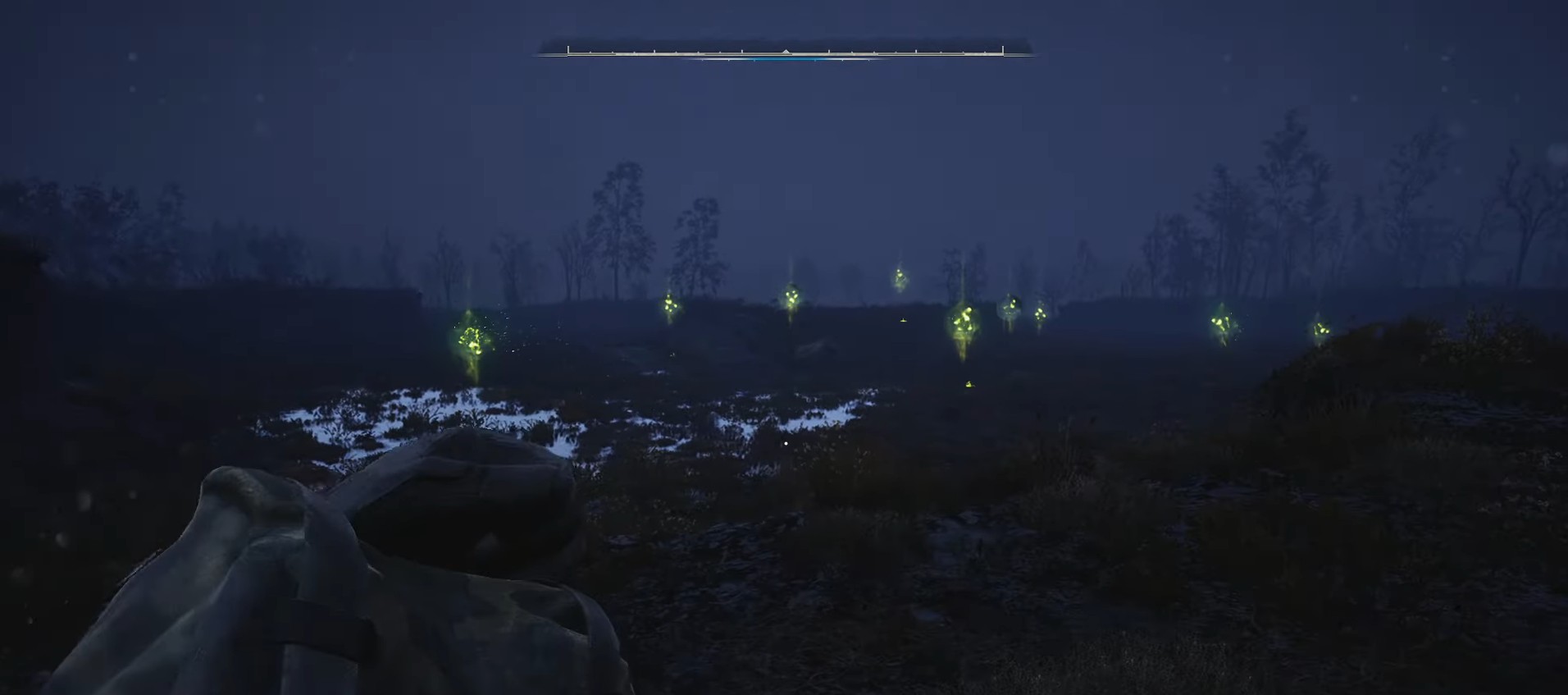This screenshot has width=1568, height=695.
Task: Select the white triangle heading indicator on the compass
Action: click(786, 50)
